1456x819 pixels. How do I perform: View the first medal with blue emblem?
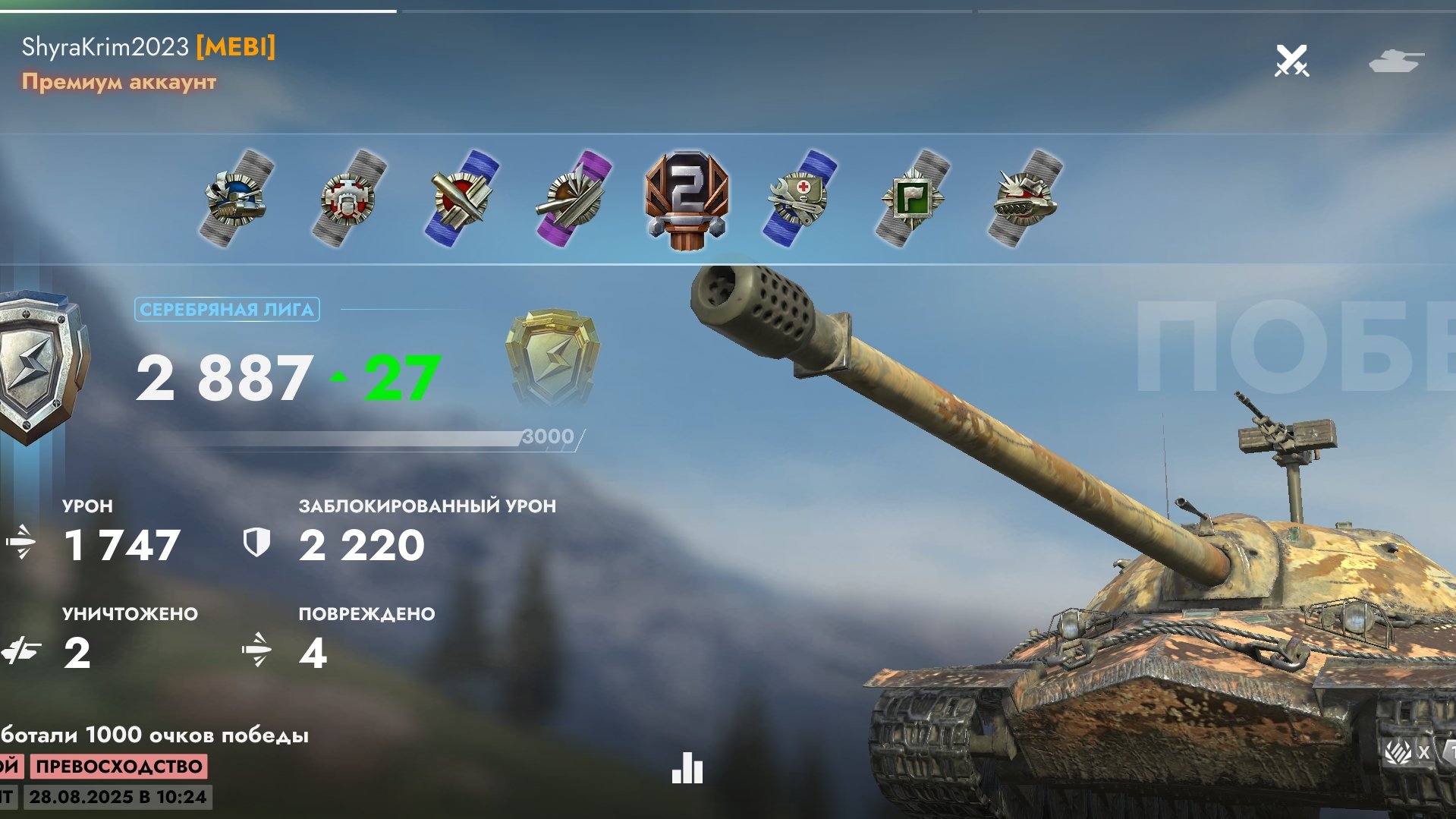click(237, 199)
